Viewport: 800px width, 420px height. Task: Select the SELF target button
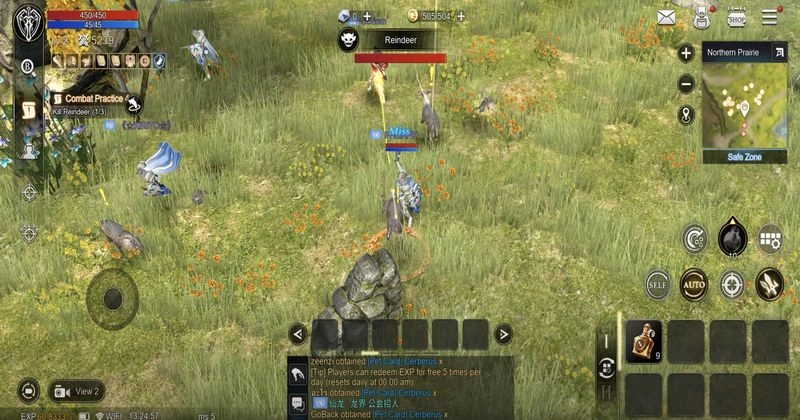point(657,284)
